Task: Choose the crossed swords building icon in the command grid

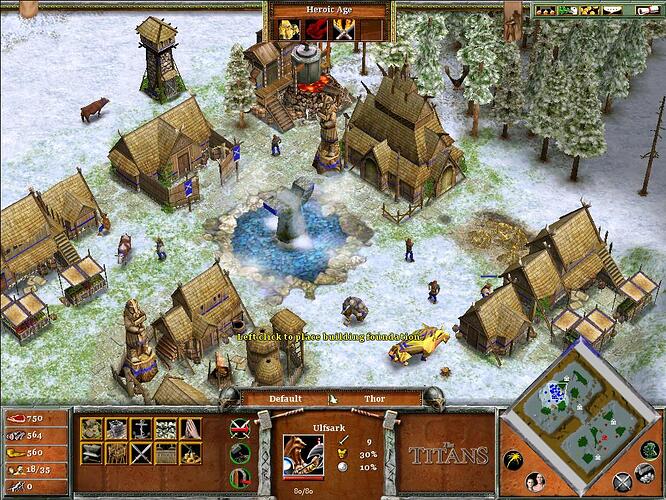Action: 141,453
